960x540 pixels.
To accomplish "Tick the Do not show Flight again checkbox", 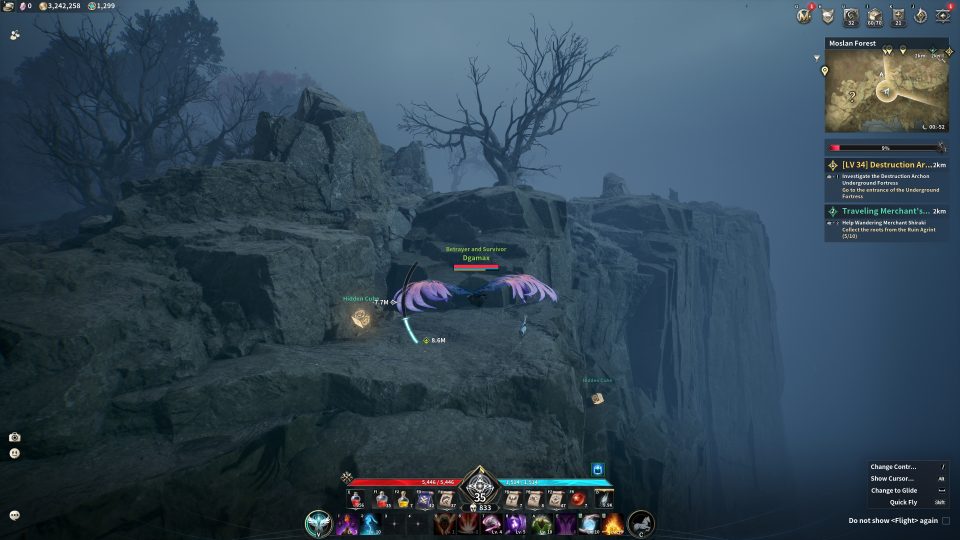I will pos(946,521).
